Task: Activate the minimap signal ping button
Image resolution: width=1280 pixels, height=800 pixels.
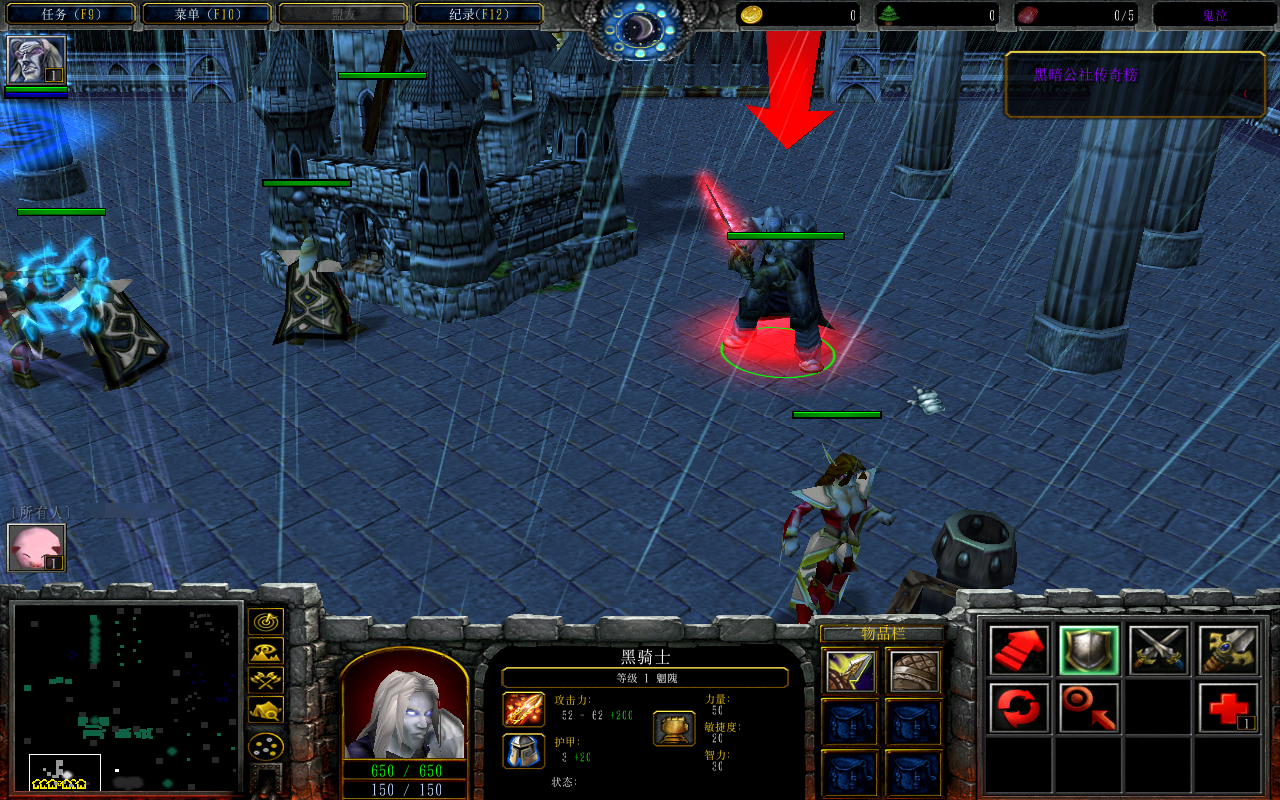Action: pos(266,621)
